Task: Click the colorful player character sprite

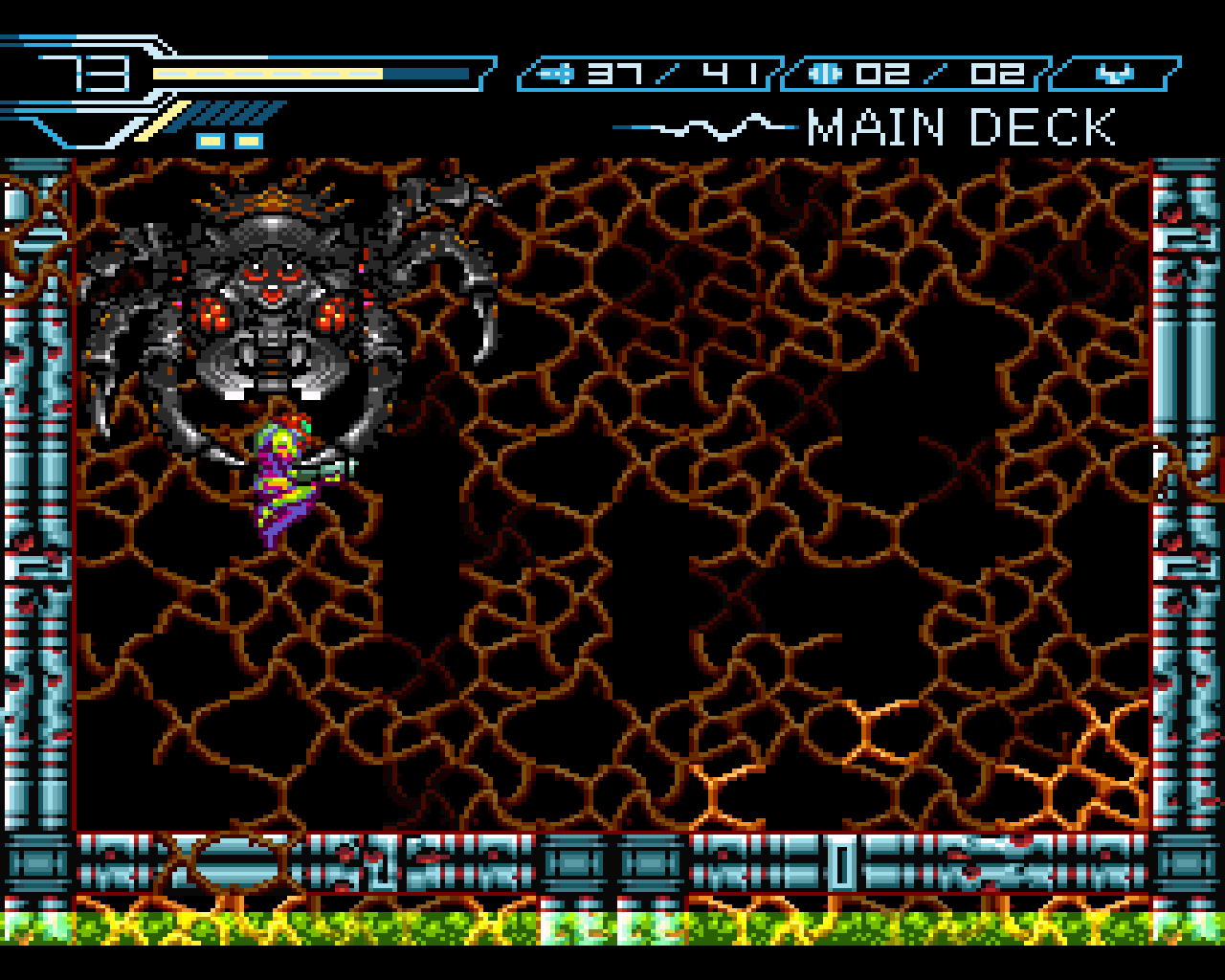Action: click(x=282, y=479)
